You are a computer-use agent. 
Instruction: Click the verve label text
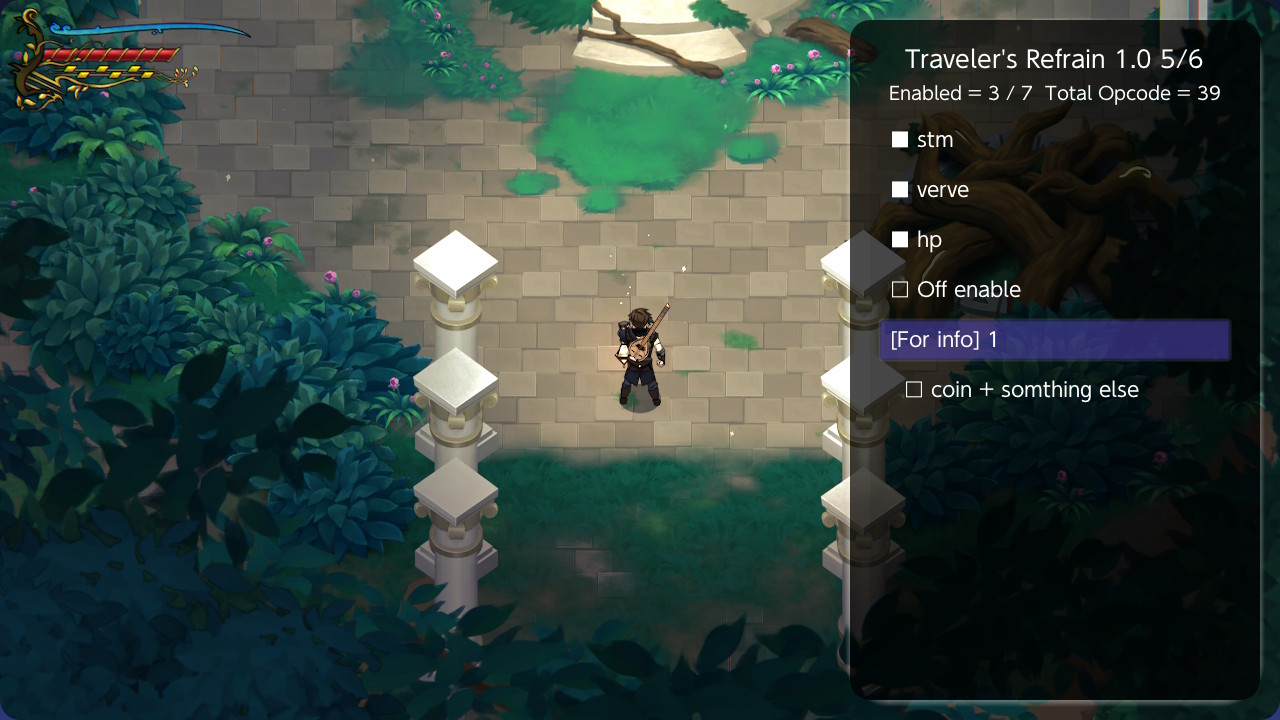click(942, 189)
